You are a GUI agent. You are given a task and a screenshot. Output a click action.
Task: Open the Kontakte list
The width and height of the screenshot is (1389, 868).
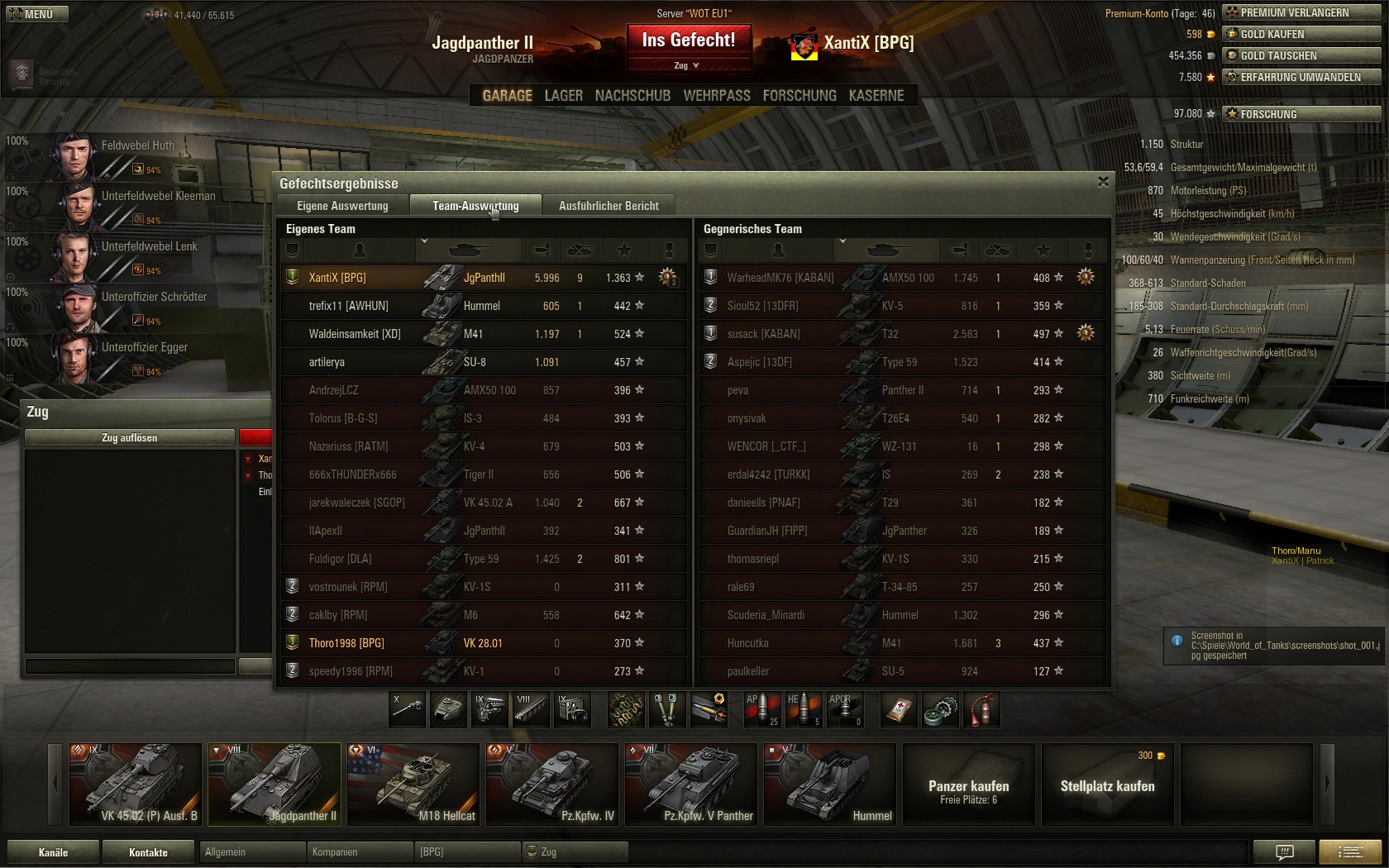pos(148,852)
